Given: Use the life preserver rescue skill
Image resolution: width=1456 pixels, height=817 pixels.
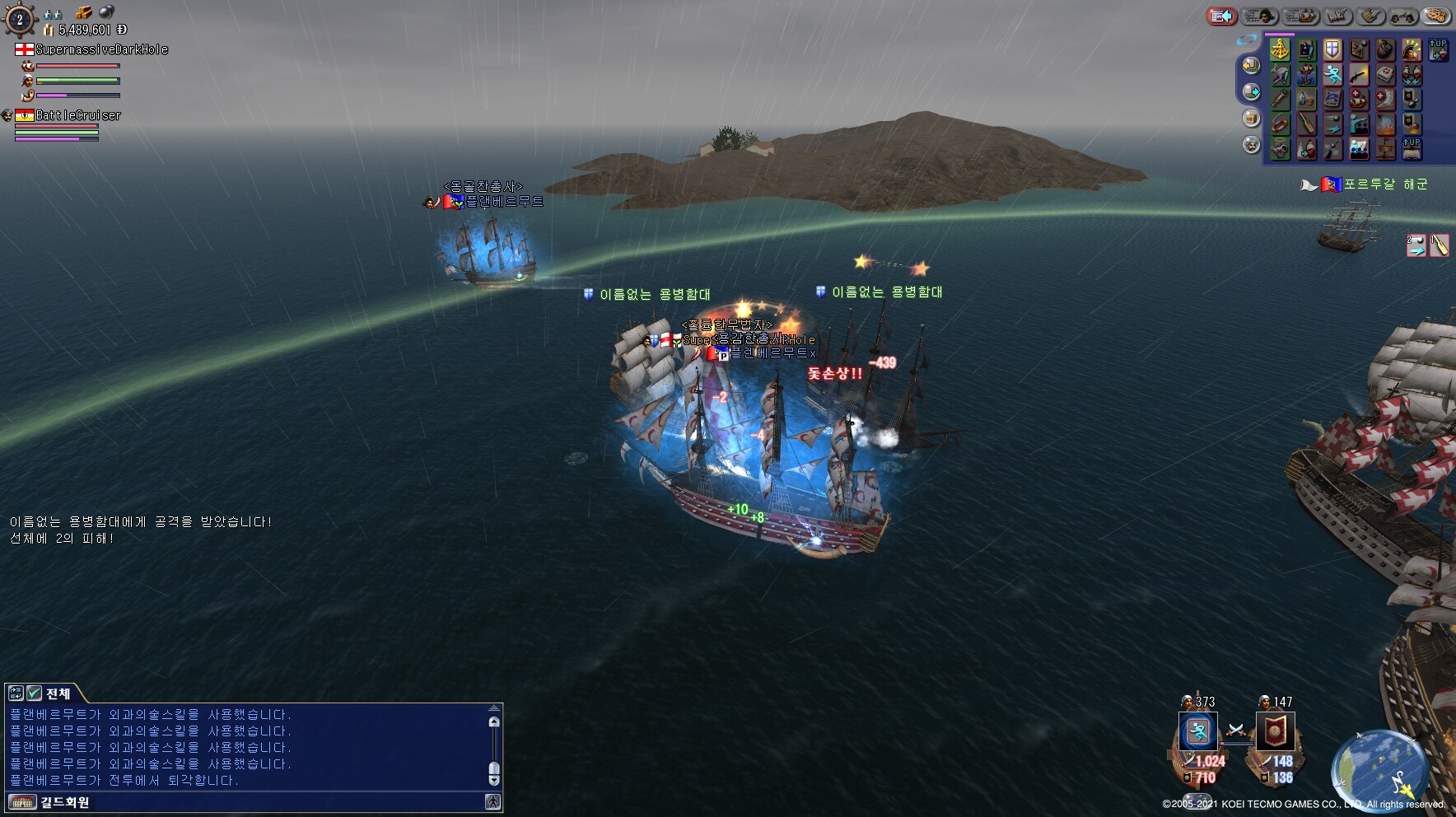Looking at the screenshot, I should 1279,124.
